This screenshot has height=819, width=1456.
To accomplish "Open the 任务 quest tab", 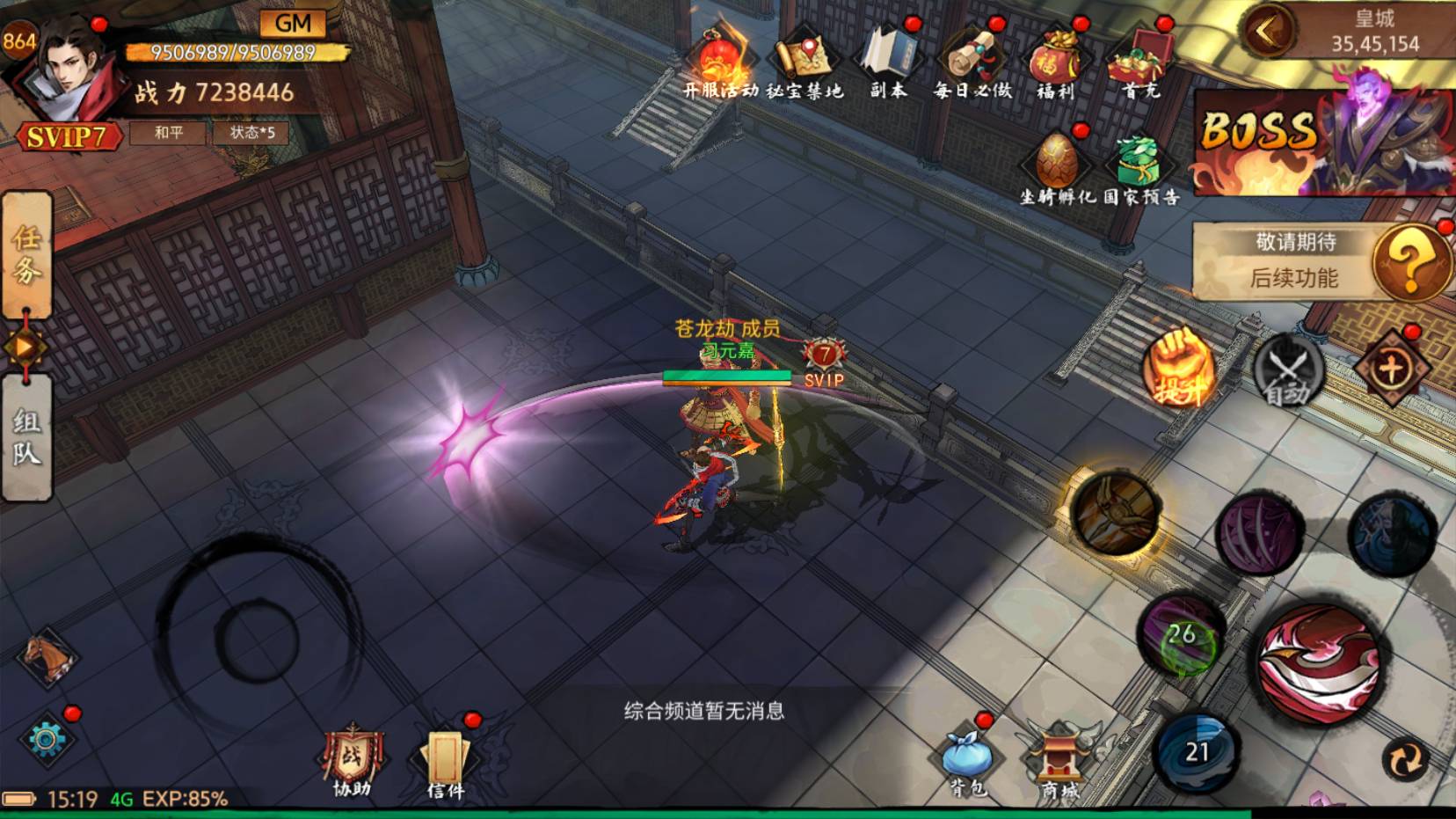I will (26, 254).
